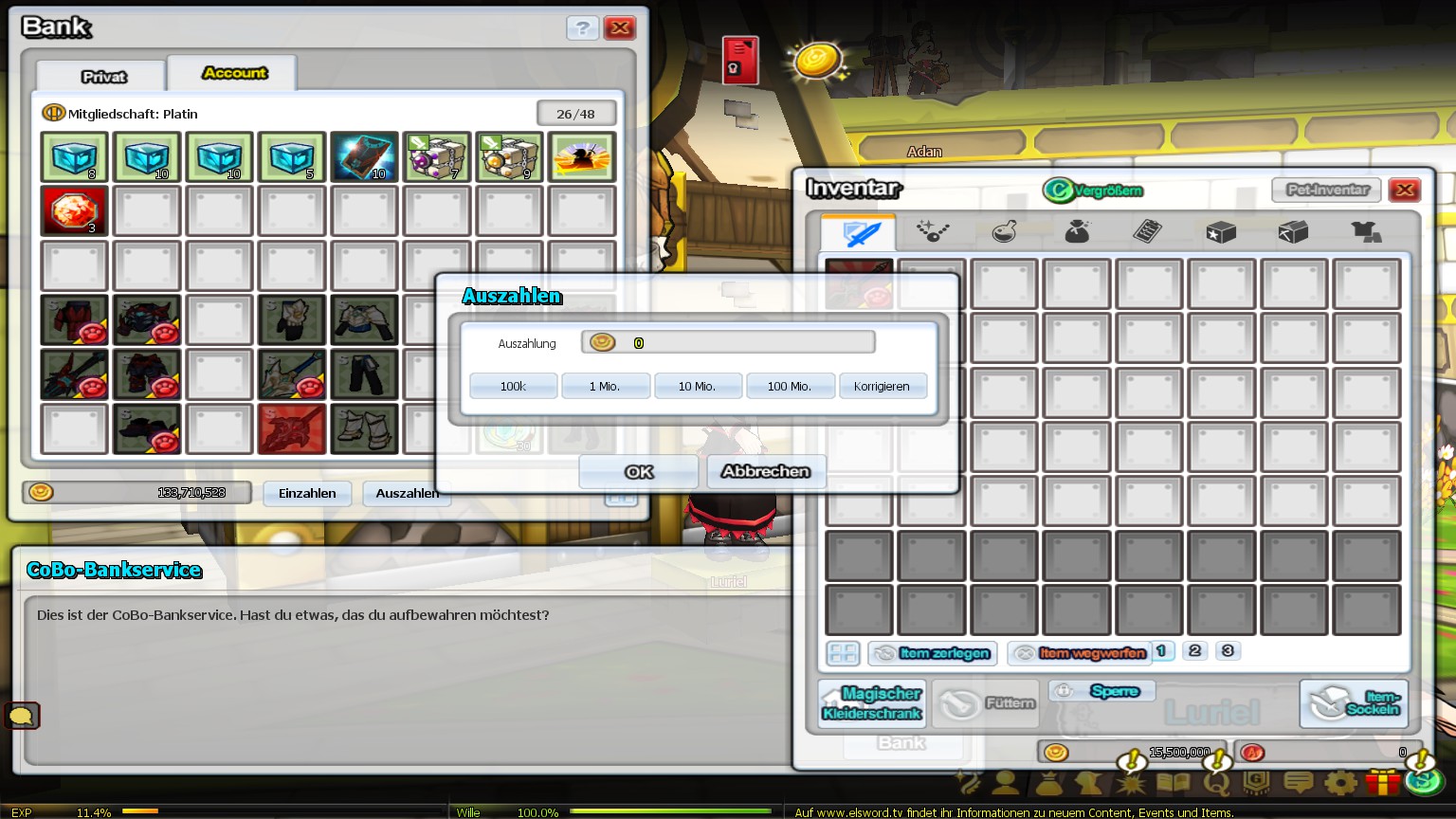Open the Magischer Kleiderschrank

(872, 702)
